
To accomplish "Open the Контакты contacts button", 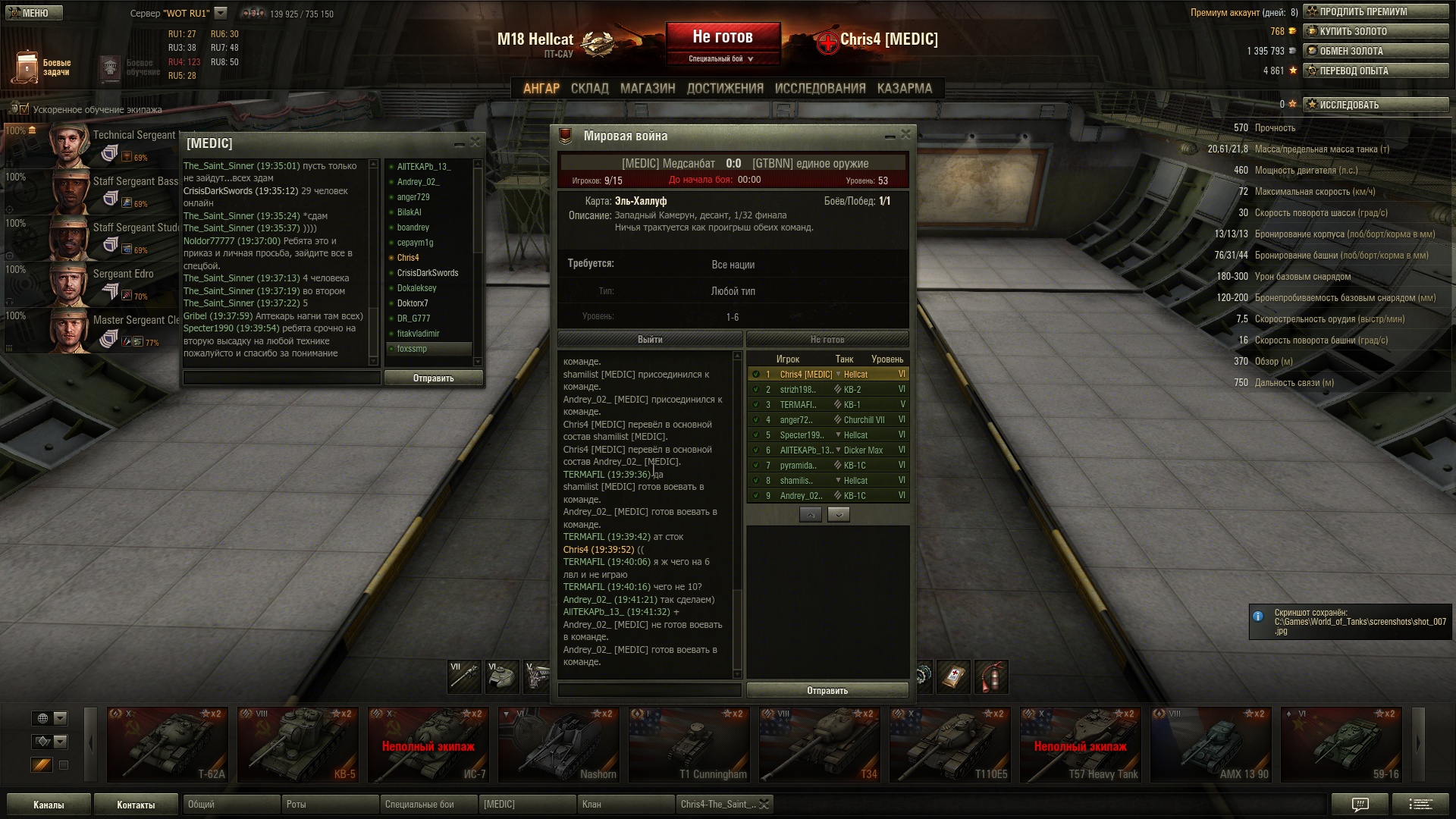I will 136,805.
